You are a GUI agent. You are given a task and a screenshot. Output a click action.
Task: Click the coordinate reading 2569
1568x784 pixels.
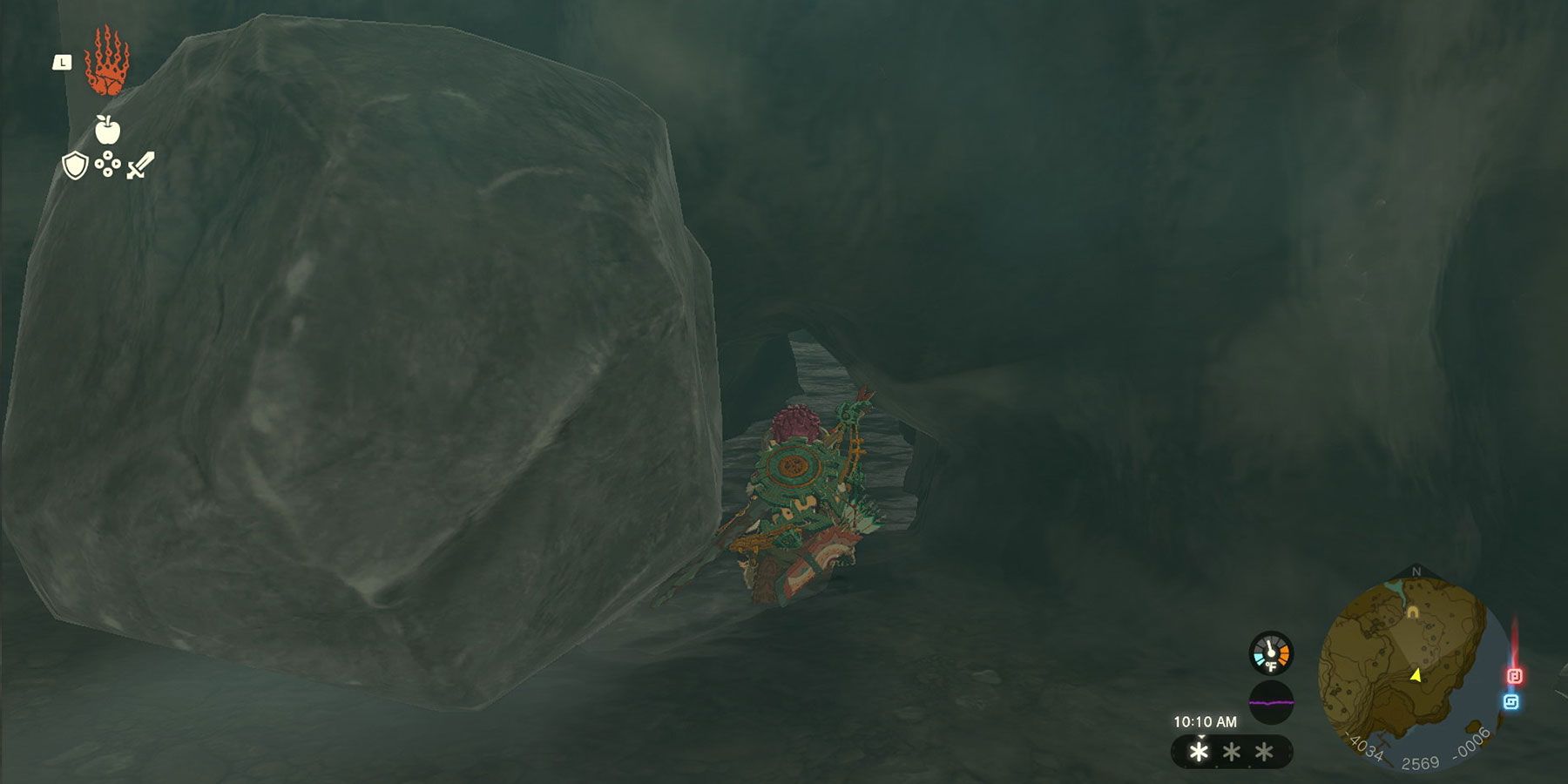[x=1421, y=761]
